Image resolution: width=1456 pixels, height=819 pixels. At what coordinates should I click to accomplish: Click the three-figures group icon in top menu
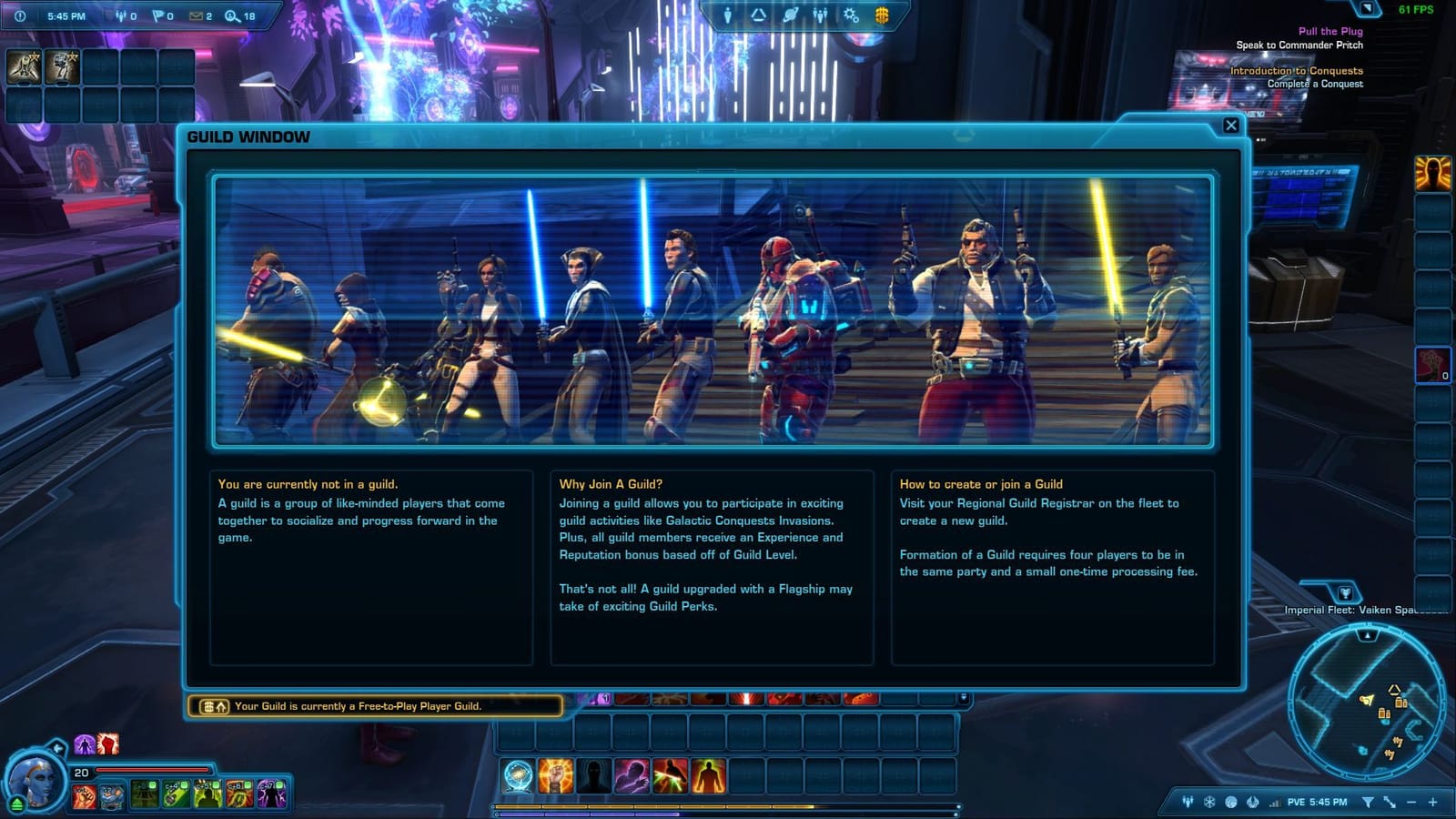tap(821, 14)
